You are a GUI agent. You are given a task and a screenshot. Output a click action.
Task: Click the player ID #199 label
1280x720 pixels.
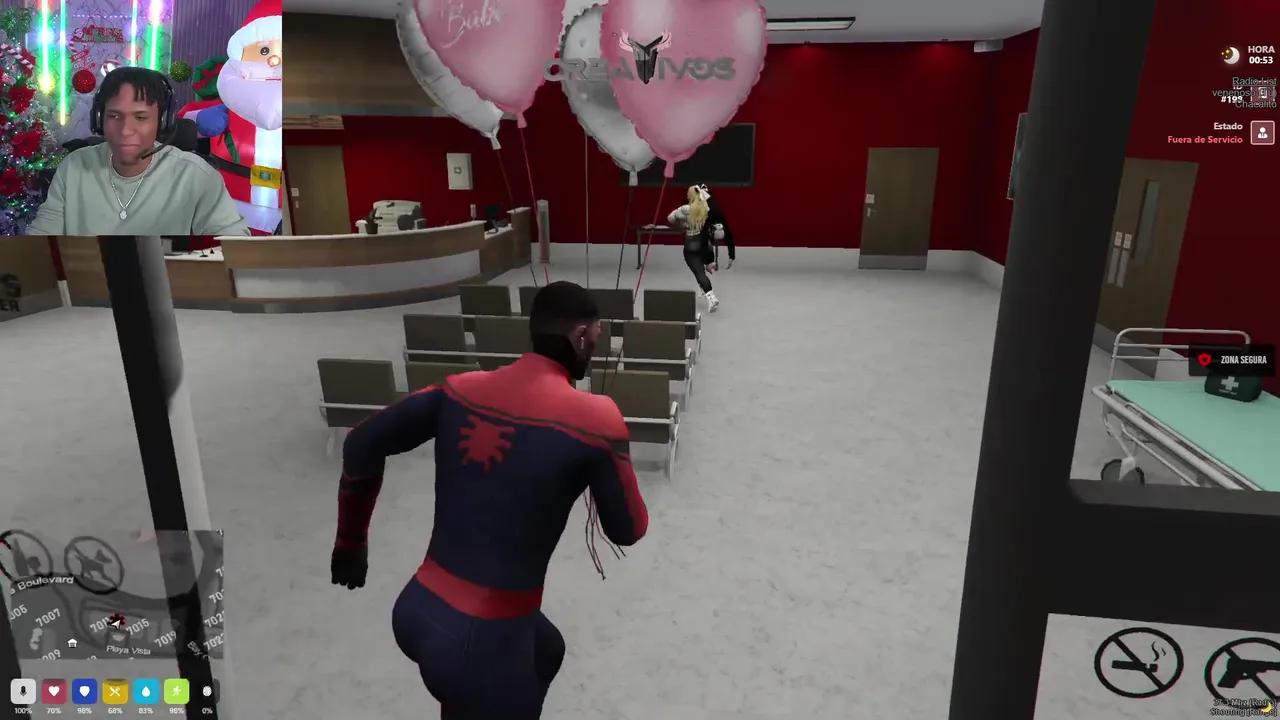coord(1231,100)
